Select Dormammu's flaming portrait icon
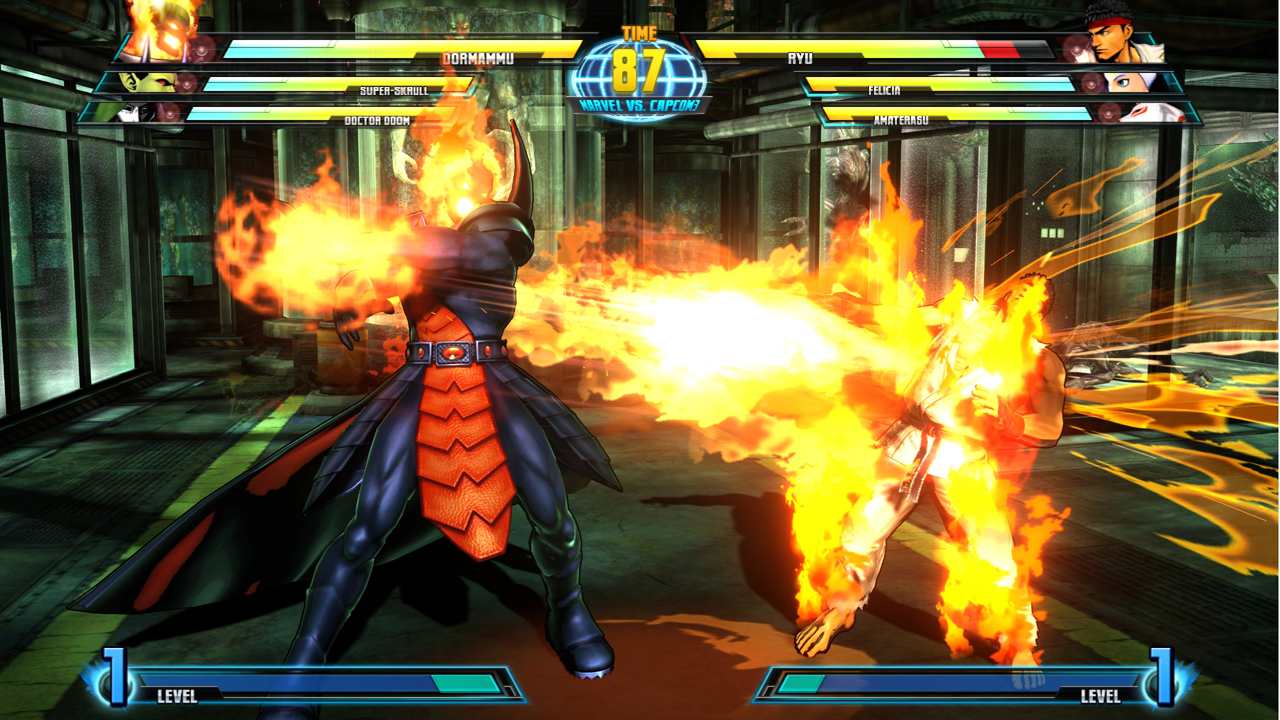This screenshot has width=1280, height=720. pyautogui.click(x=168, y=36)
